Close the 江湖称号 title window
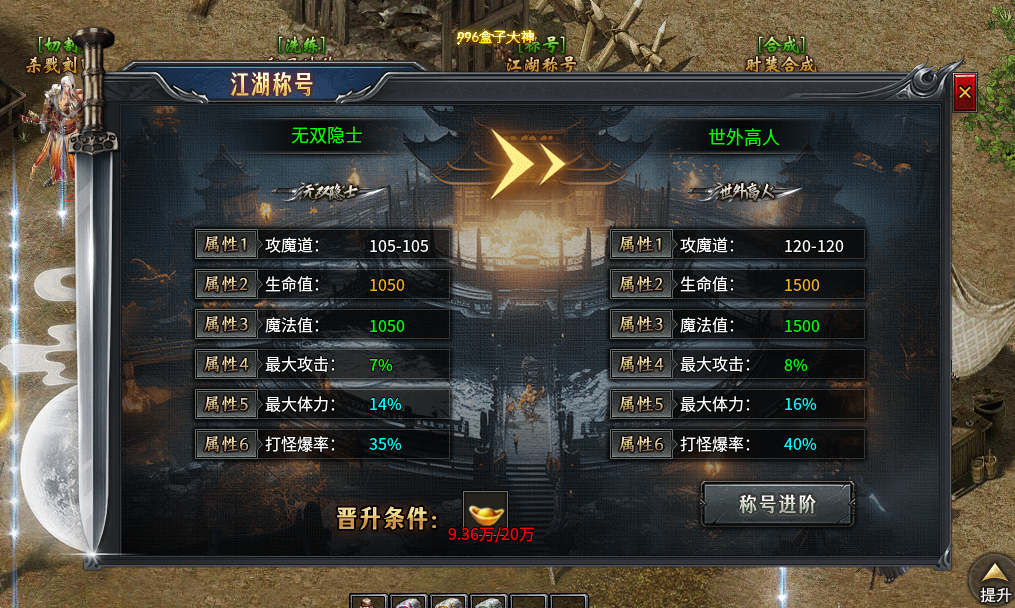This screenshot has width=1015, height=608. tap(964, 93)
